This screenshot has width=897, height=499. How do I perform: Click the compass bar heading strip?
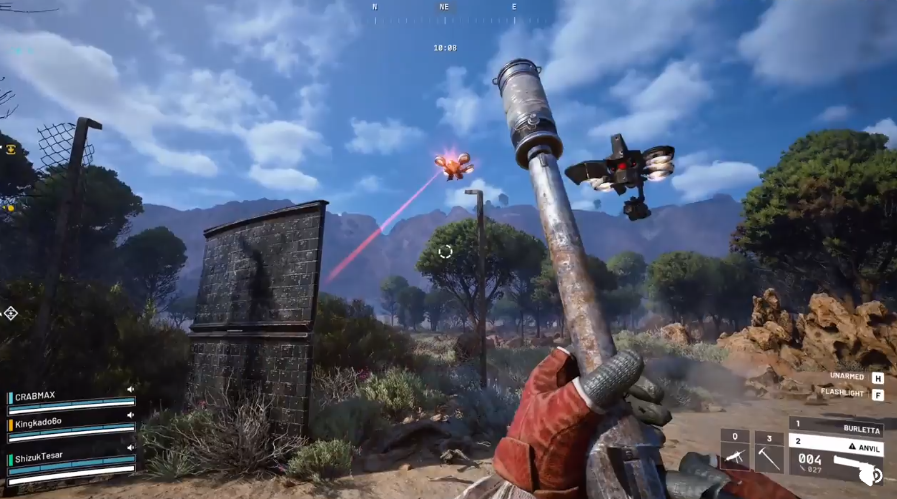point(445,17)
